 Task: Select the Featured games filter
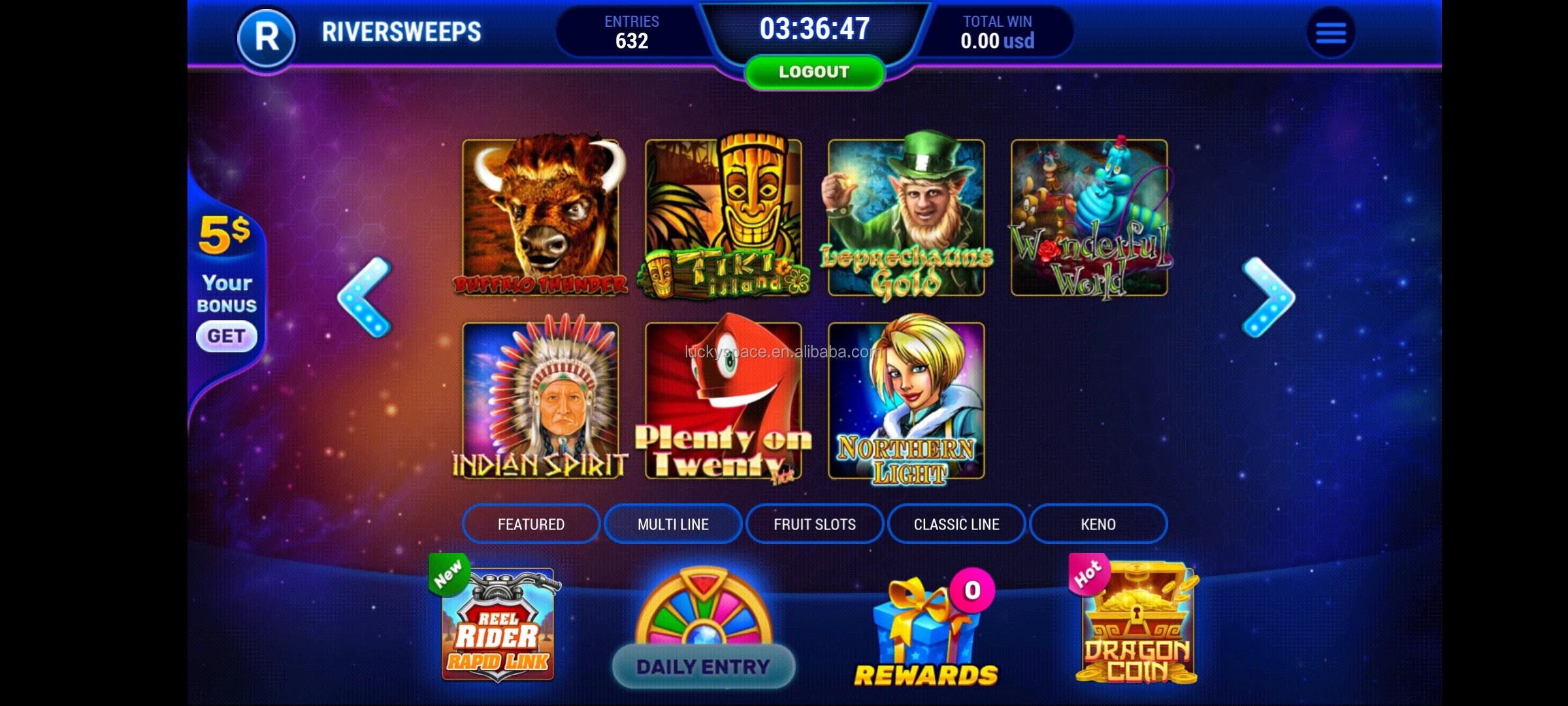(531, 524)
